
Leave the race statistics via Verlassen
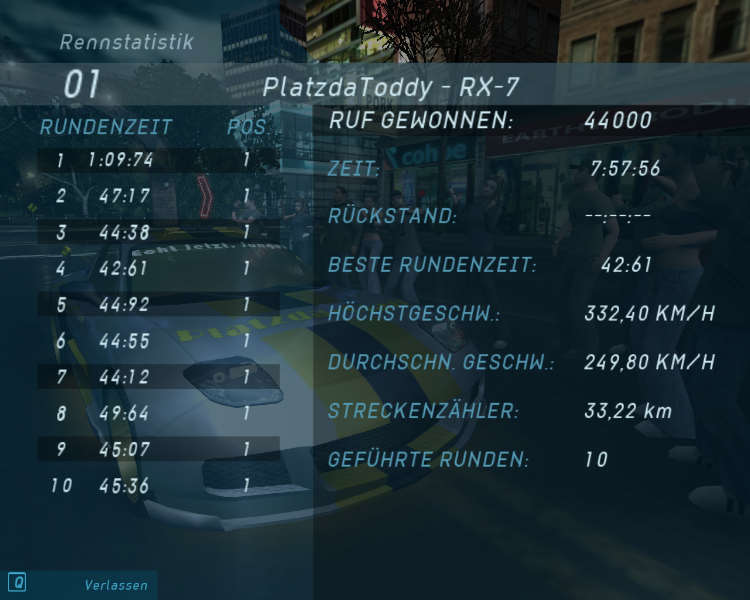tap(115, 585)
